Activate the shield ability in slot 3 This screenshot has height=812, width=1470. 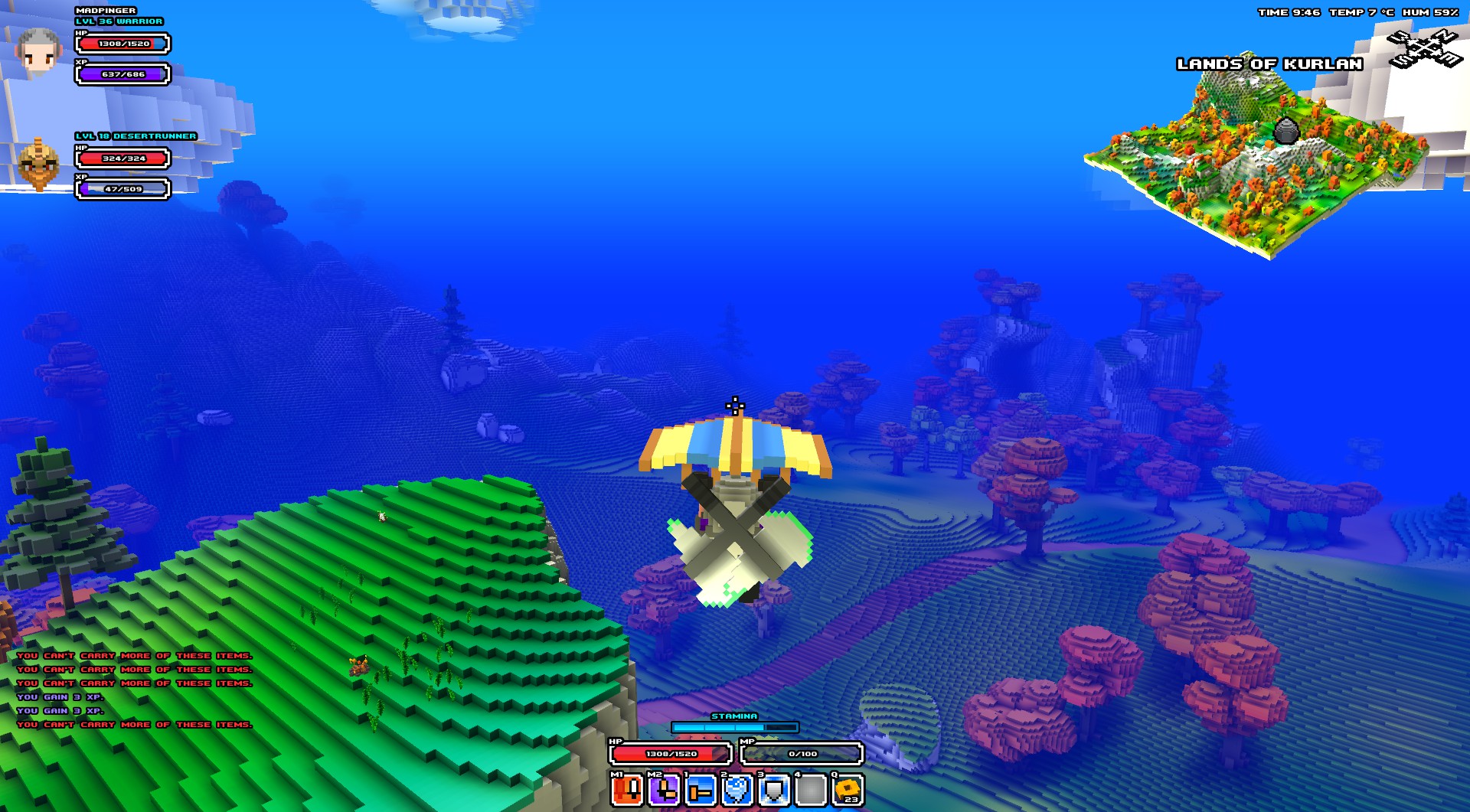point(774,790)
